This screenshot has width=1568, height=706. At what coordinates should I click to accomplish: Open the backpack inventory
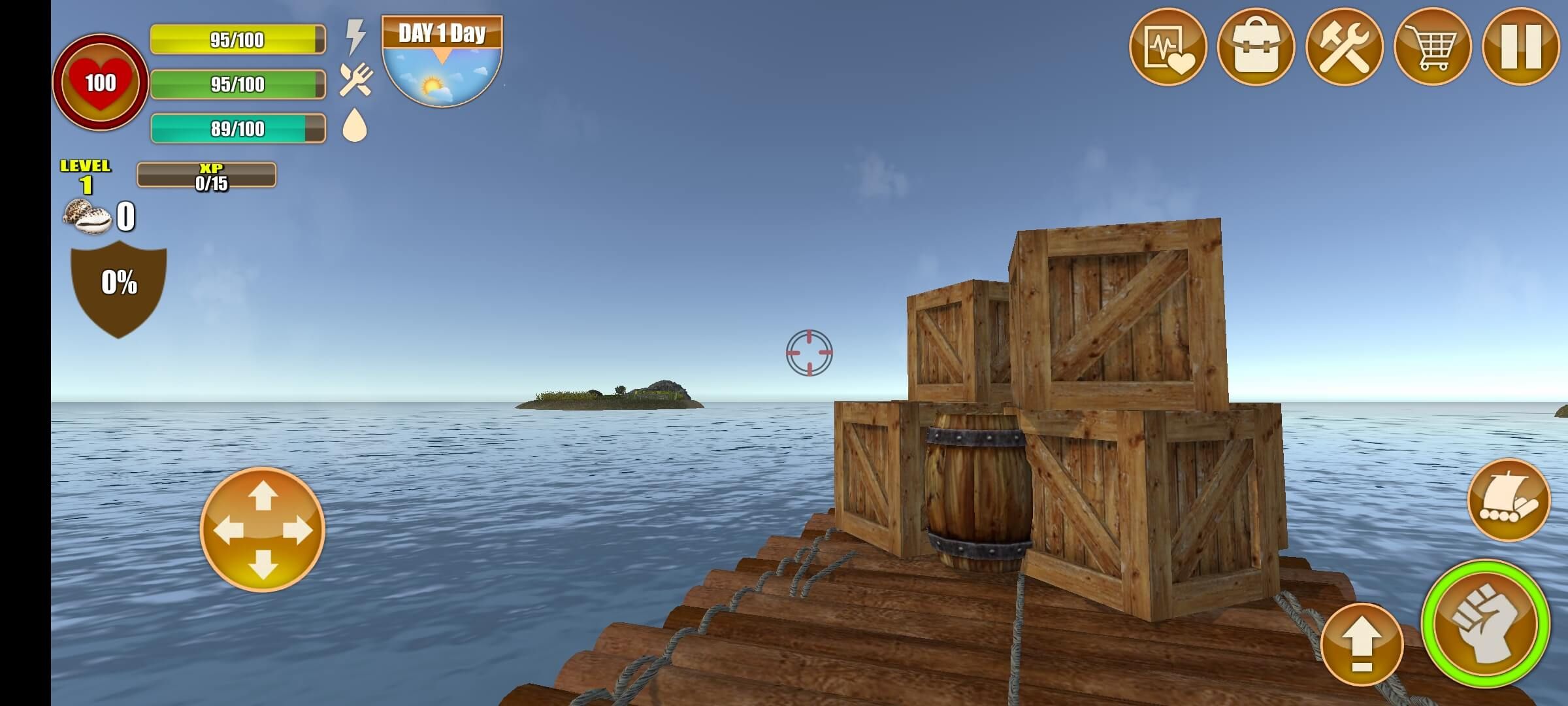pos(1256,46)
